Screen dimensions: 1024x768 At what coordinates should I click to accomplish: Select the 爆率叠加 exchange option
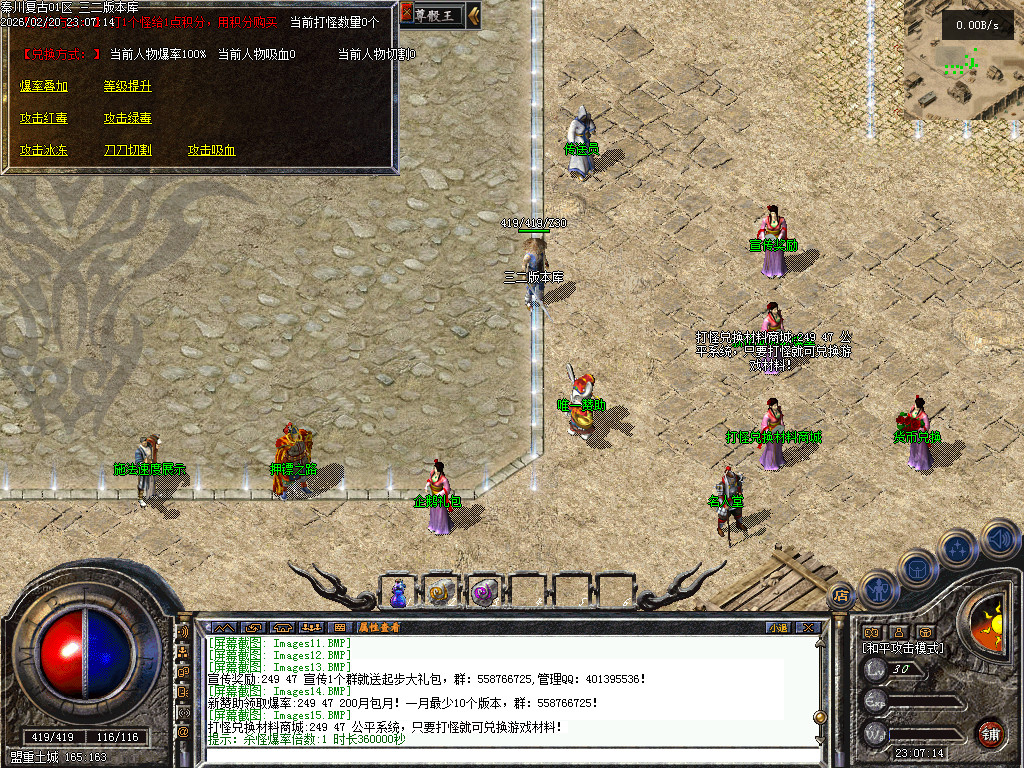pos(44,86)
